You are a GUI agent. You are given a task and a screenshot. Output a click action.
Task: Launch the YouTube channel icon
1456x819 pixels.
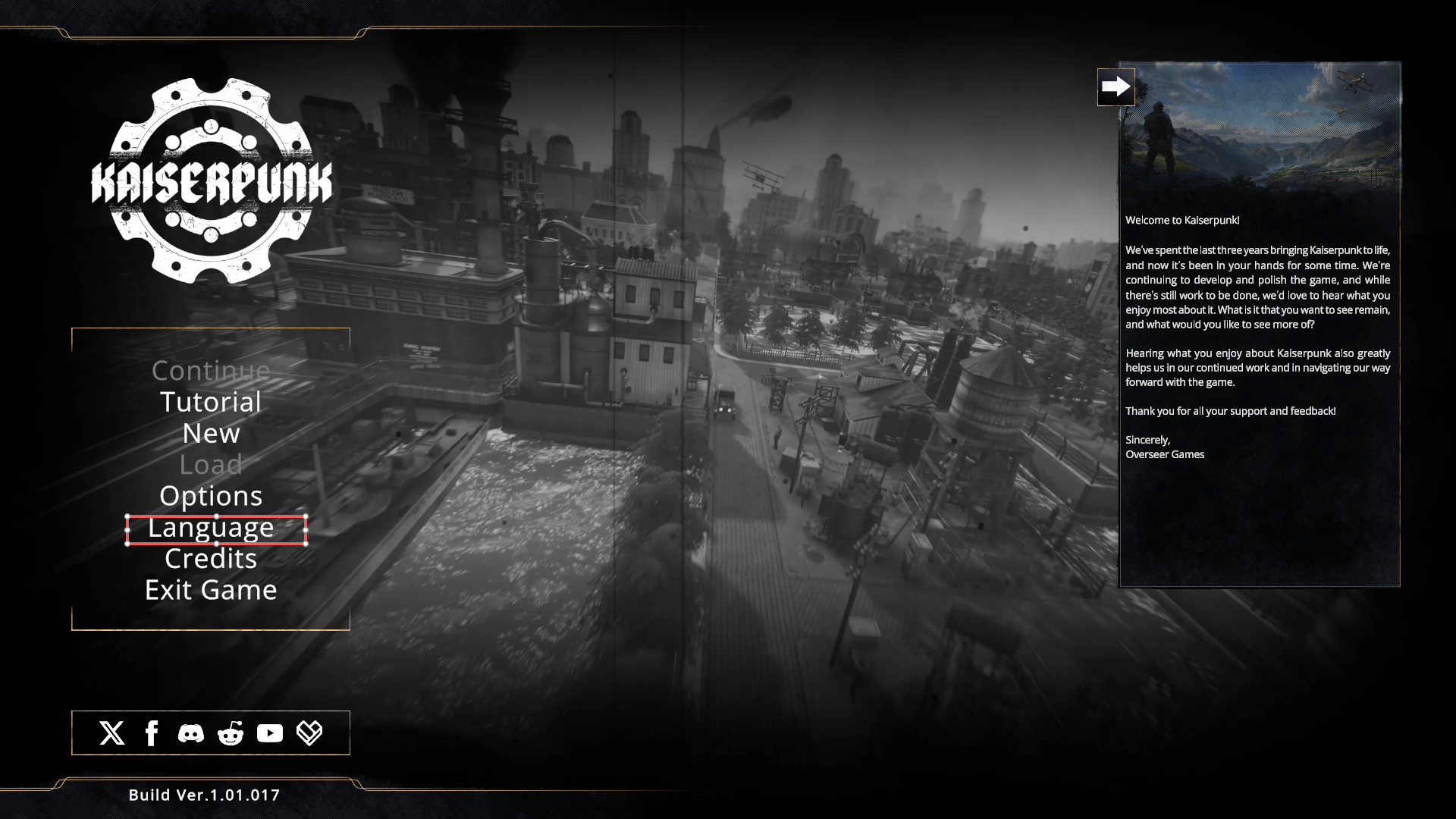pos(270,733)
